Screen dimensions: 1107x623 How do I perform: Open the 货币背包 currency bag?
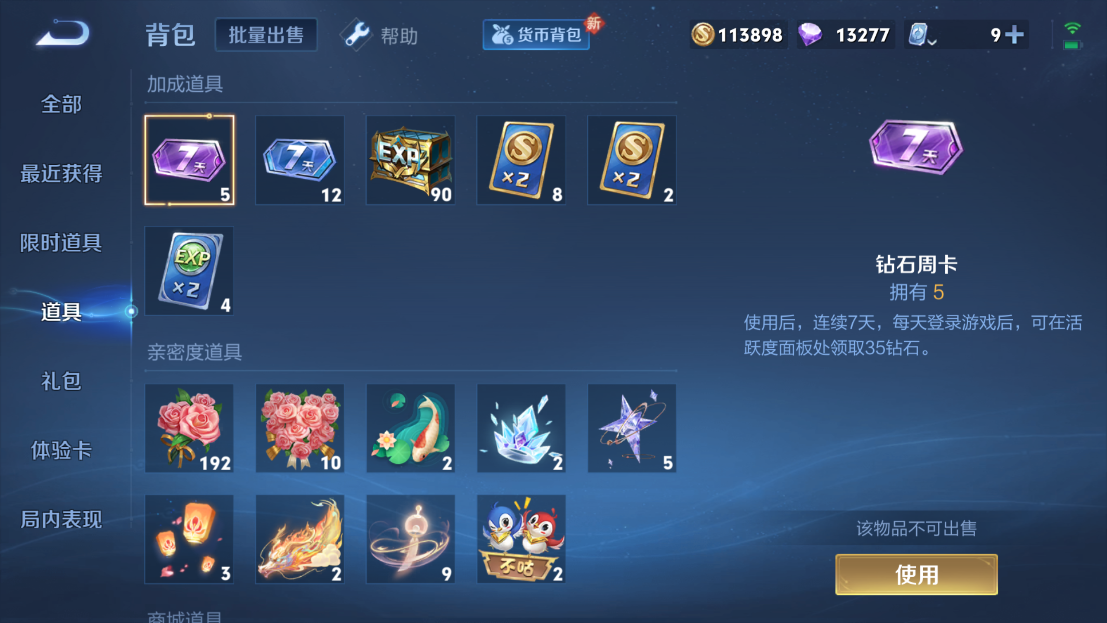(x=537, y=35)
